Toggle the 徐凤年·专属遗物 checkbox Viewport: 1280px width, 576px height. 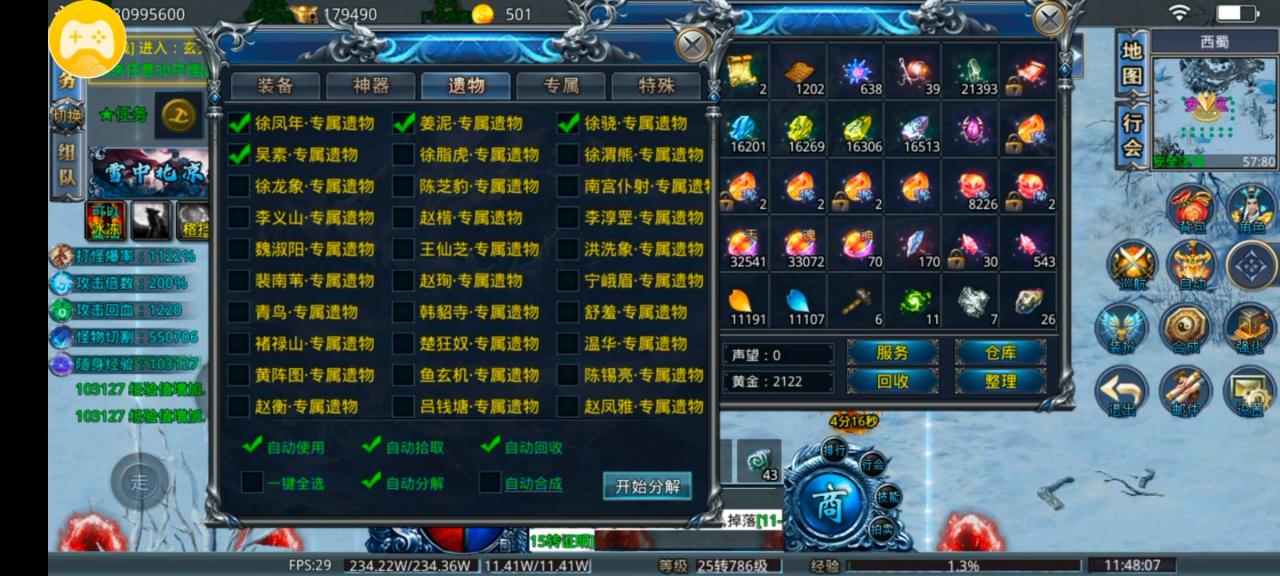[239, 123]
